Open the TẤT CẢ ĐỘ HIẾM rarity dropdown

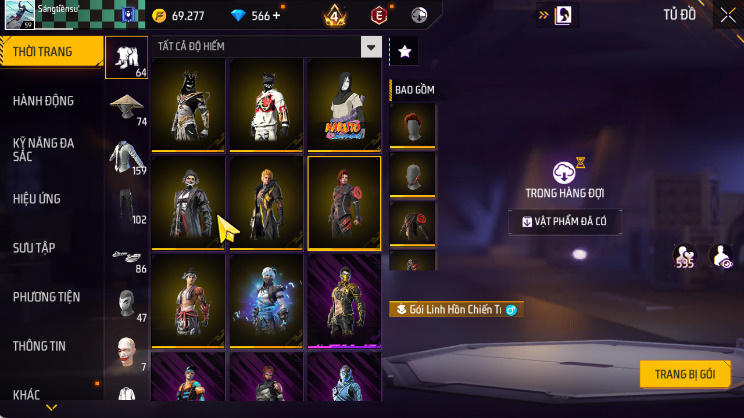[371, 47]
